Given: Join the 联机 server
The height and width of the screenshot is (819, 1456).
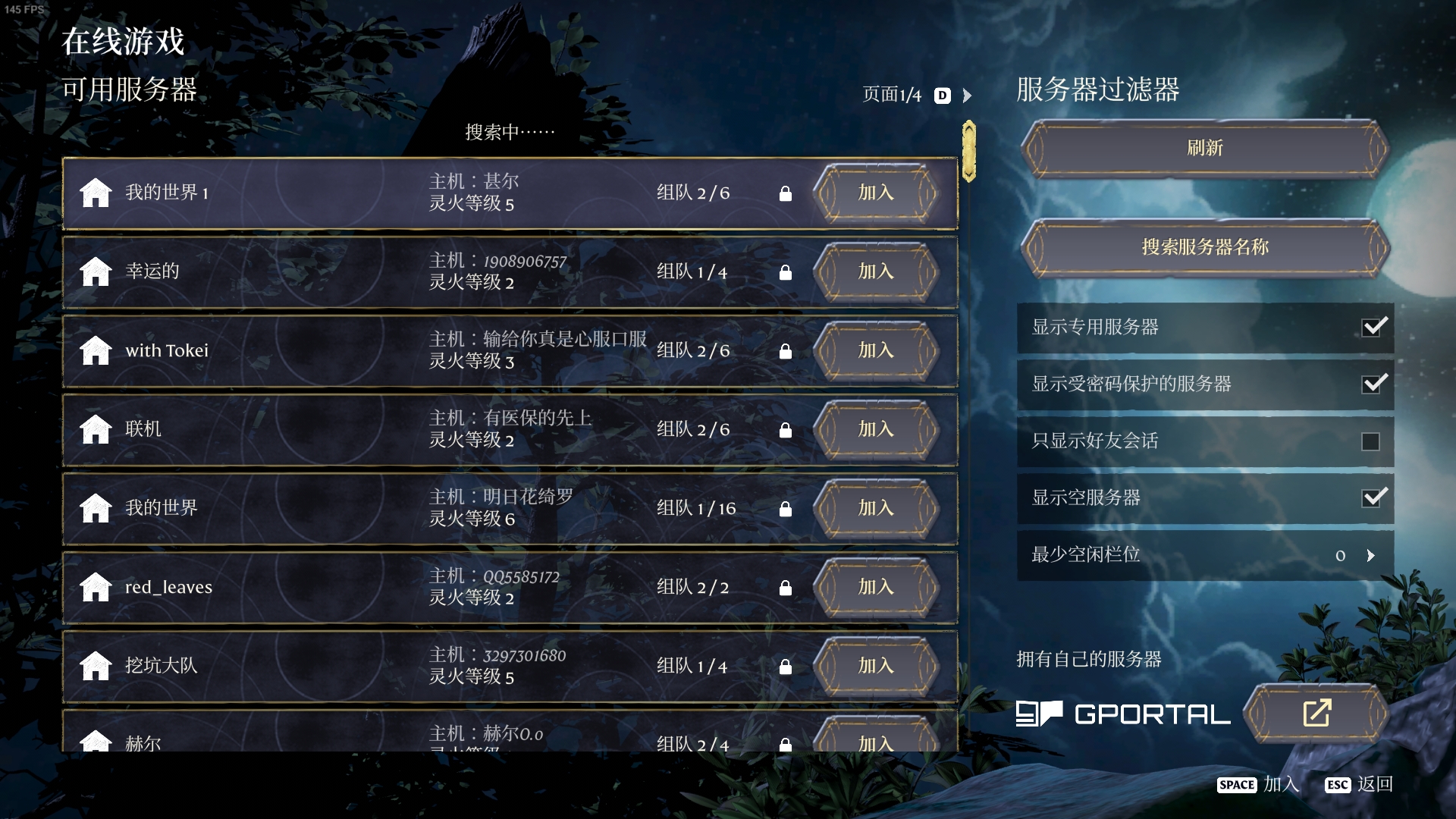Looking at the screenshot, I should (875, 429).
